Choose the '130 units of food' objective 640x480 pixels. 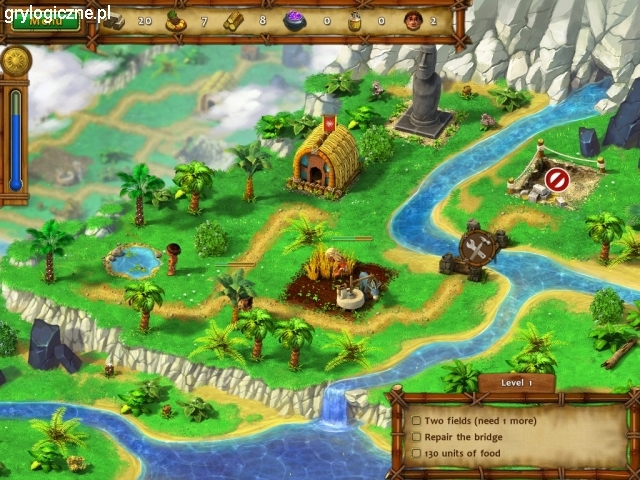coord(467,453)
